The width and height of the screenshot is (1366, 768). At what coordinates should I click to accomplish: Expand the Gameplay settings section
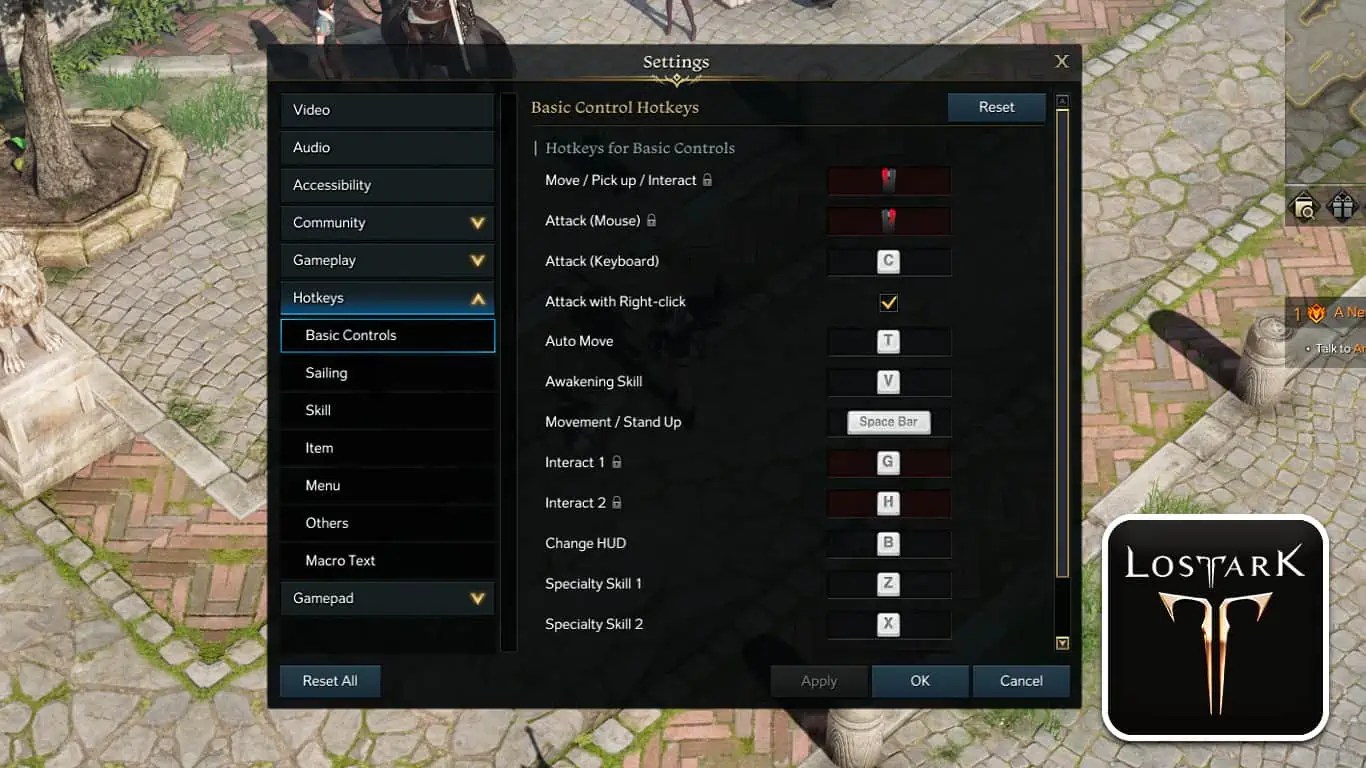click(387, 260)
